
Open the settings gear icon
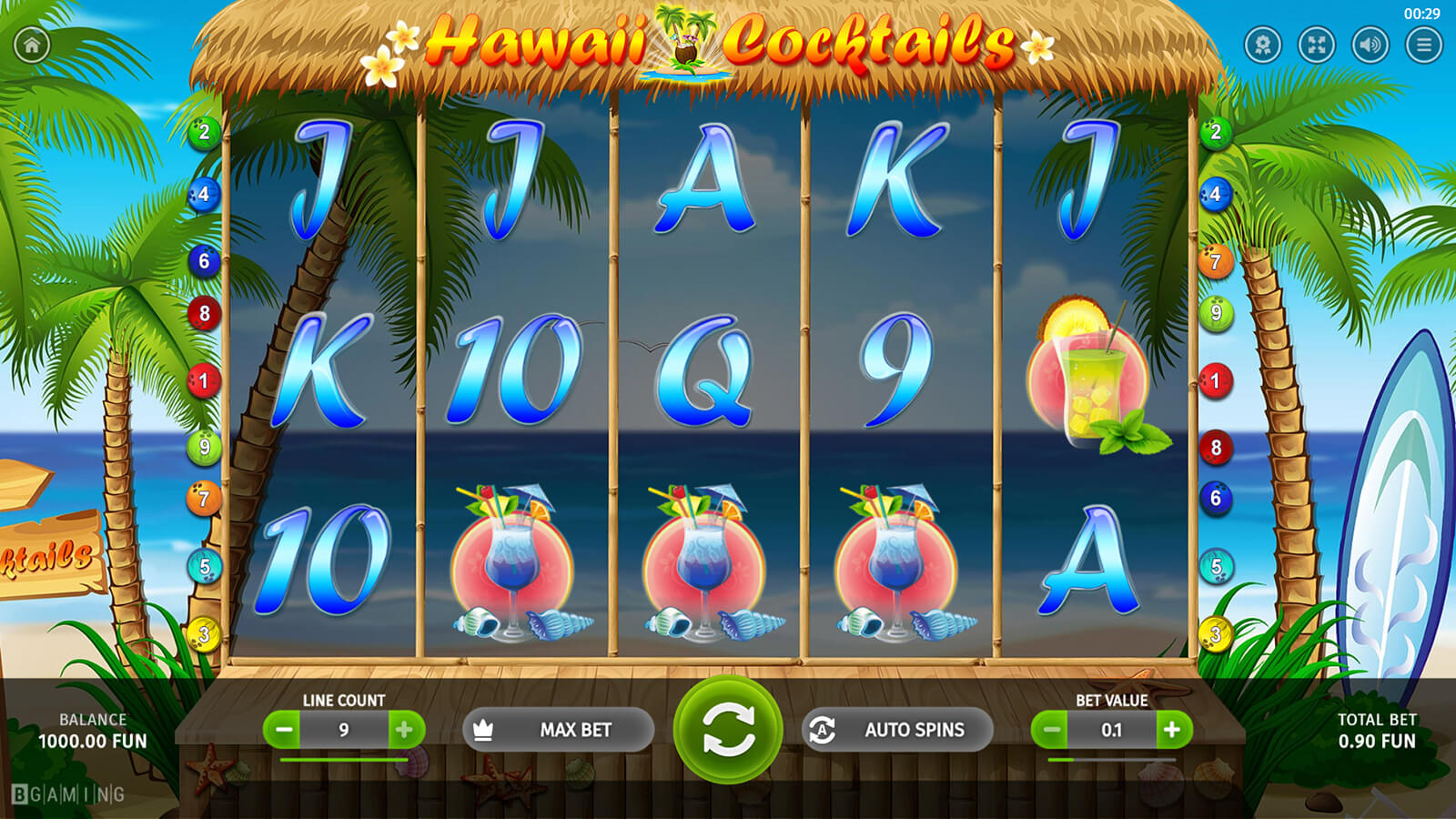[x=1262, y=45]
